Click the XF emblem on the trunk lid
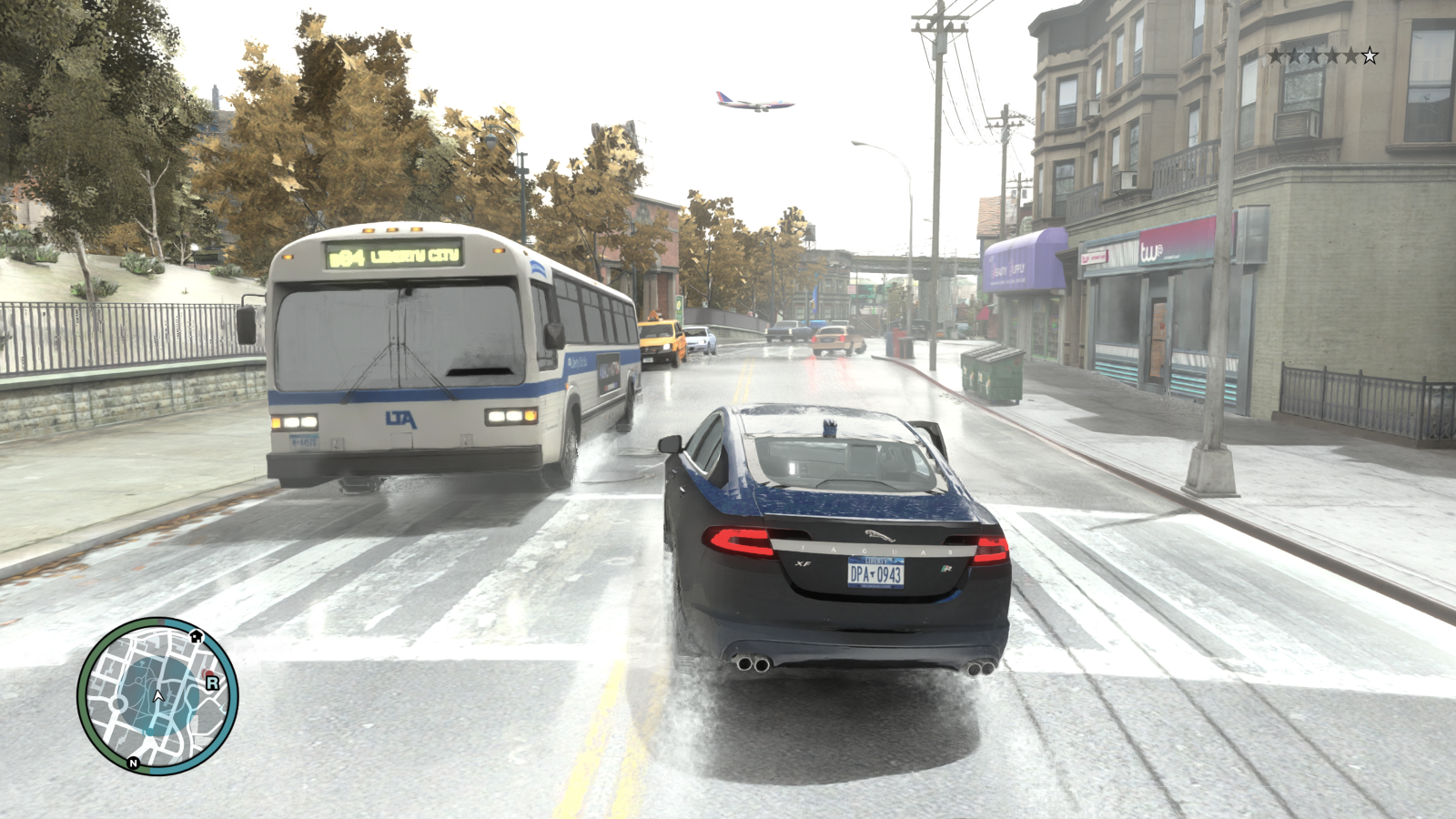The width and height of the screenshot is (1456, 819). pos(804,563)
